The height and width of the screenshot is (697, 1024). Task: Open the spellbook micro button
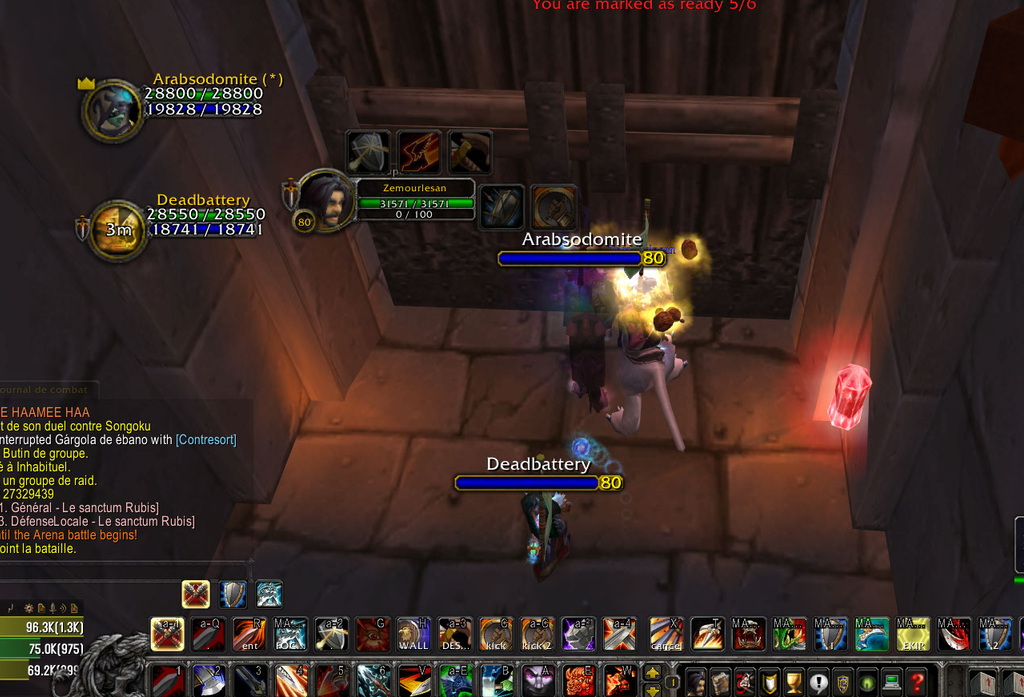(720, 682)
